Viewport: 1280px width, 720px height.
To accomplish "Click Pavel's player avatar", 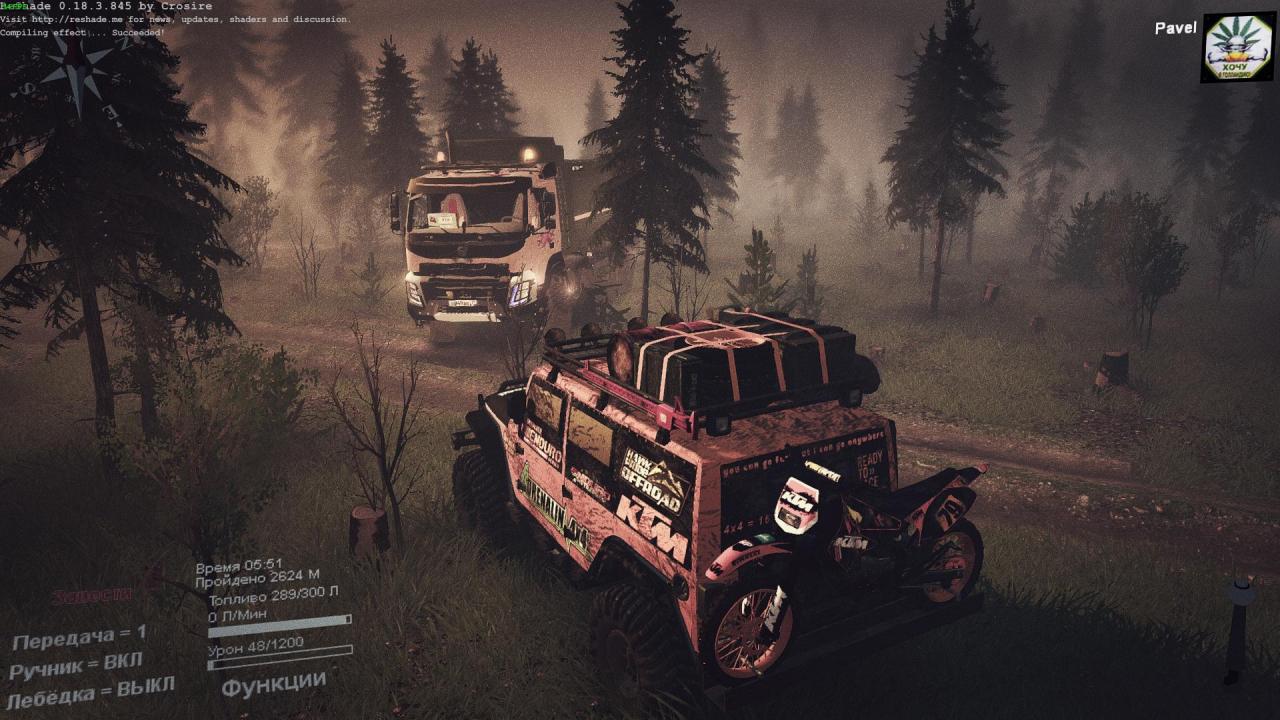I will click(x=1237, y=47).
